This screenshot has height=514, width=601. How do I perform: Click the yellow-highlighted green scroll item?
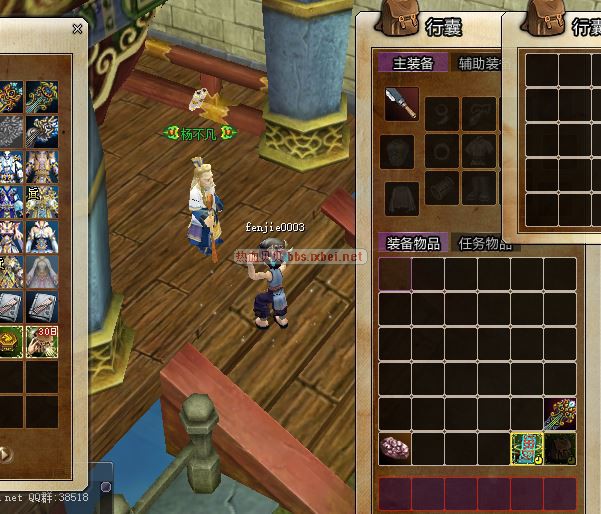pos(527,448)
